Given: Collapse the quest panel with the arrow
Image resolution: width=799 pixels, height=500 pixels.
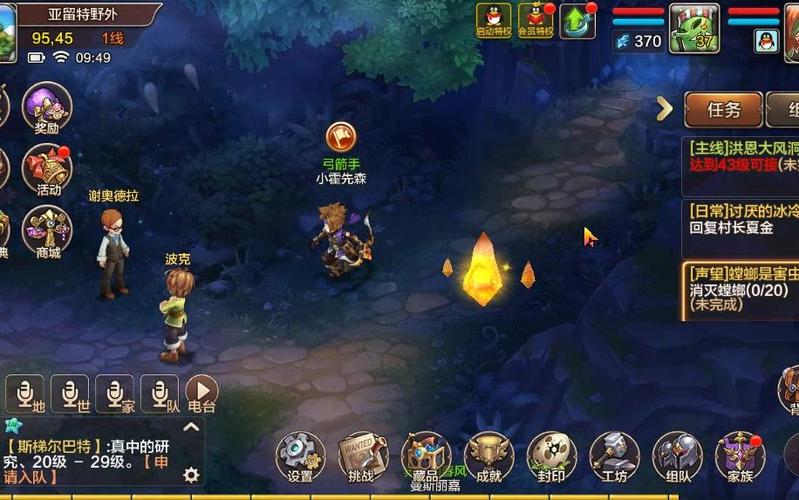Looking at the screenshot, I should pos(664,109).
